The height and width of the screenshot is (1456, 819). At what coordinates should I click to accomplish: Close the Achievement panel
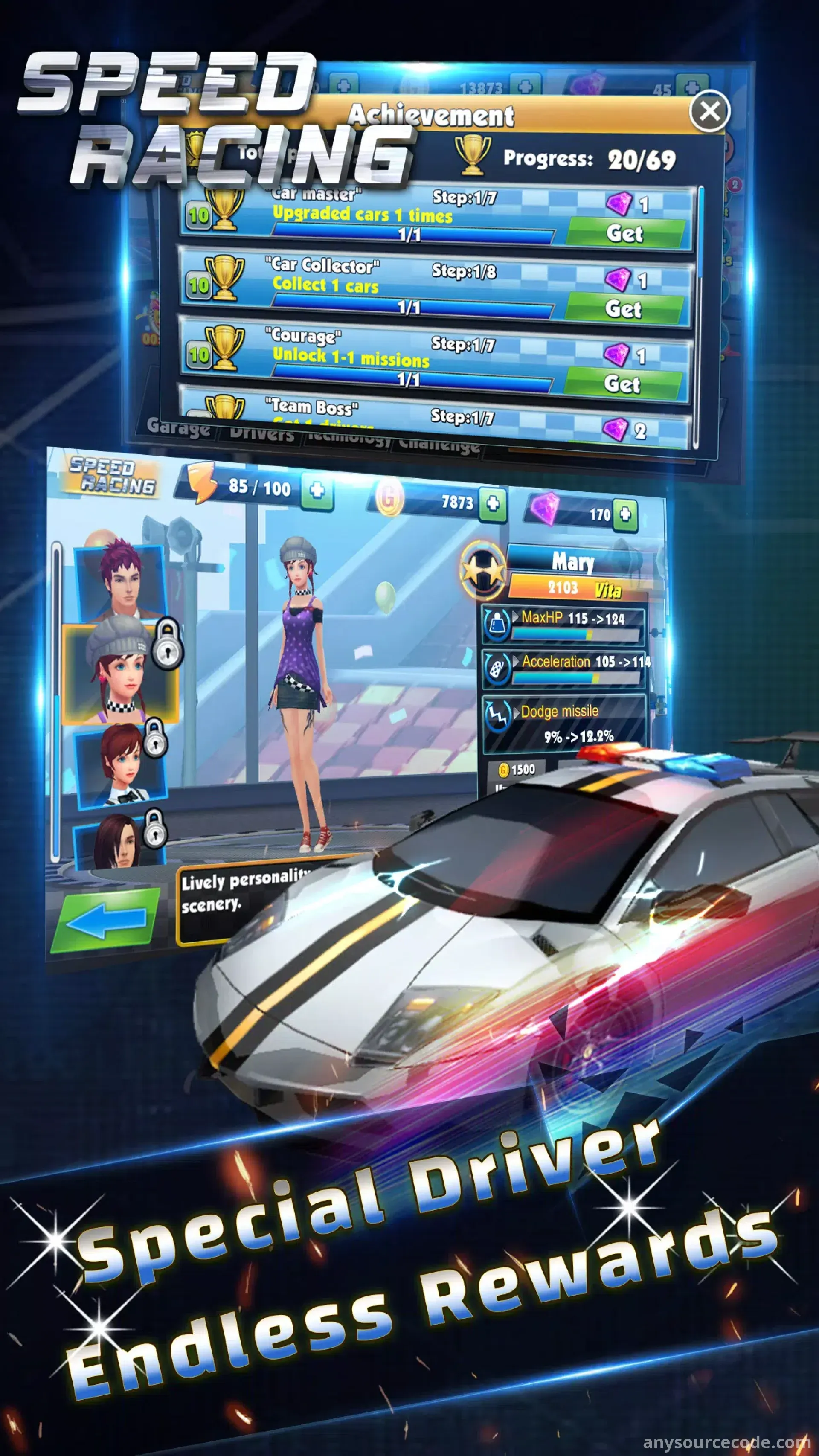(709, 111)
